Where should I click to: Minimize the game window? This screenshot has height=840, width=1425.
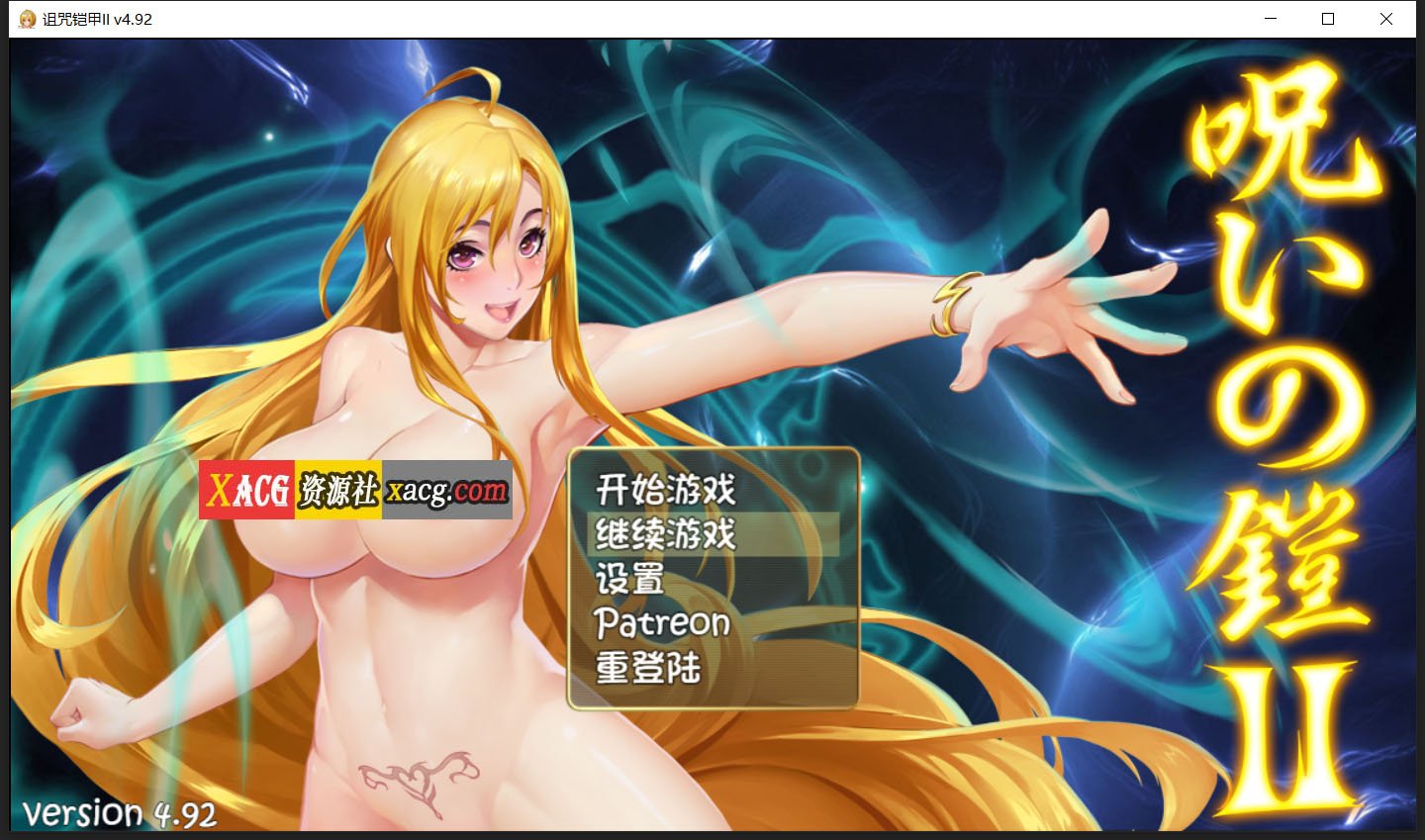pos(1270,19)
